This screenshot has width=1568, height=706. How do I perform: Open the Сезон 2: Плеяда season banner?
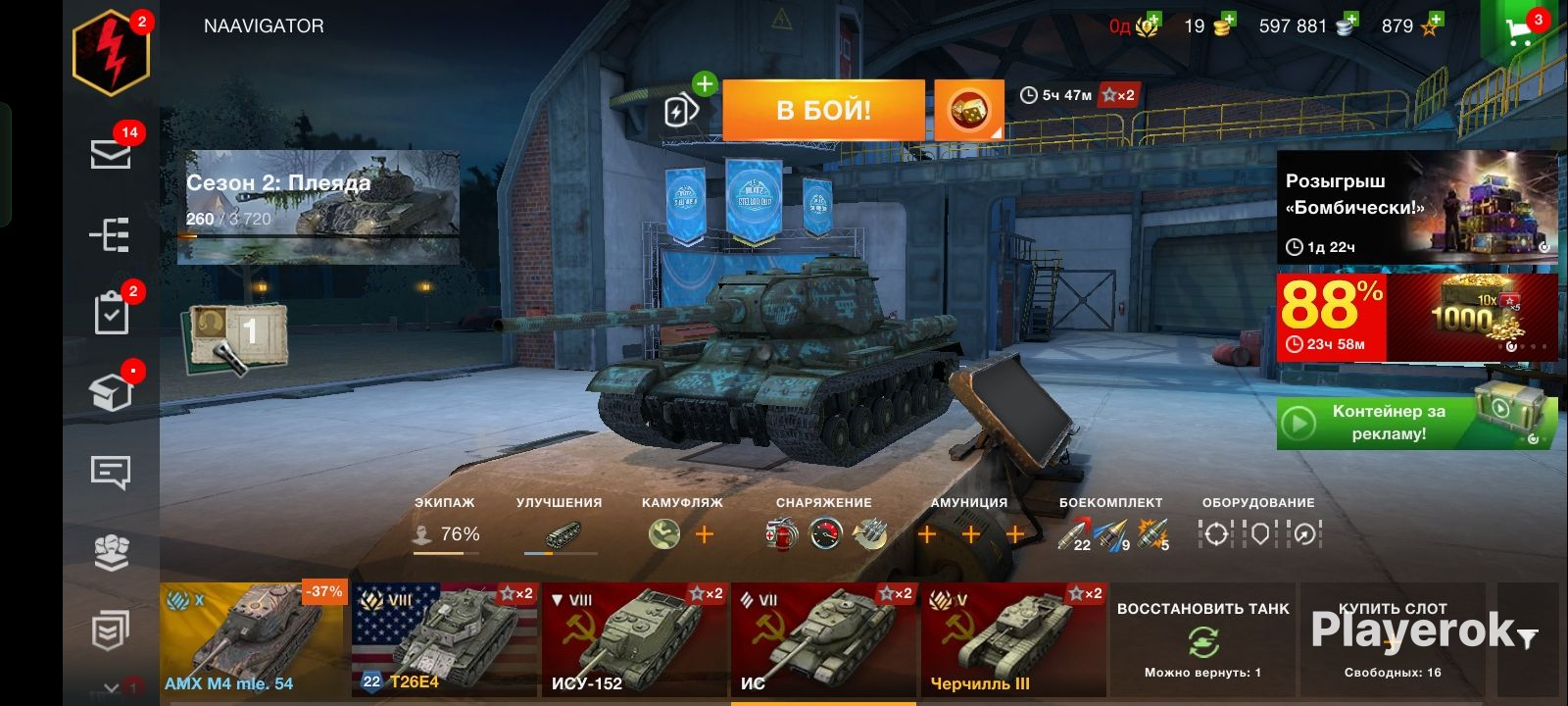(x=318, y=207)
